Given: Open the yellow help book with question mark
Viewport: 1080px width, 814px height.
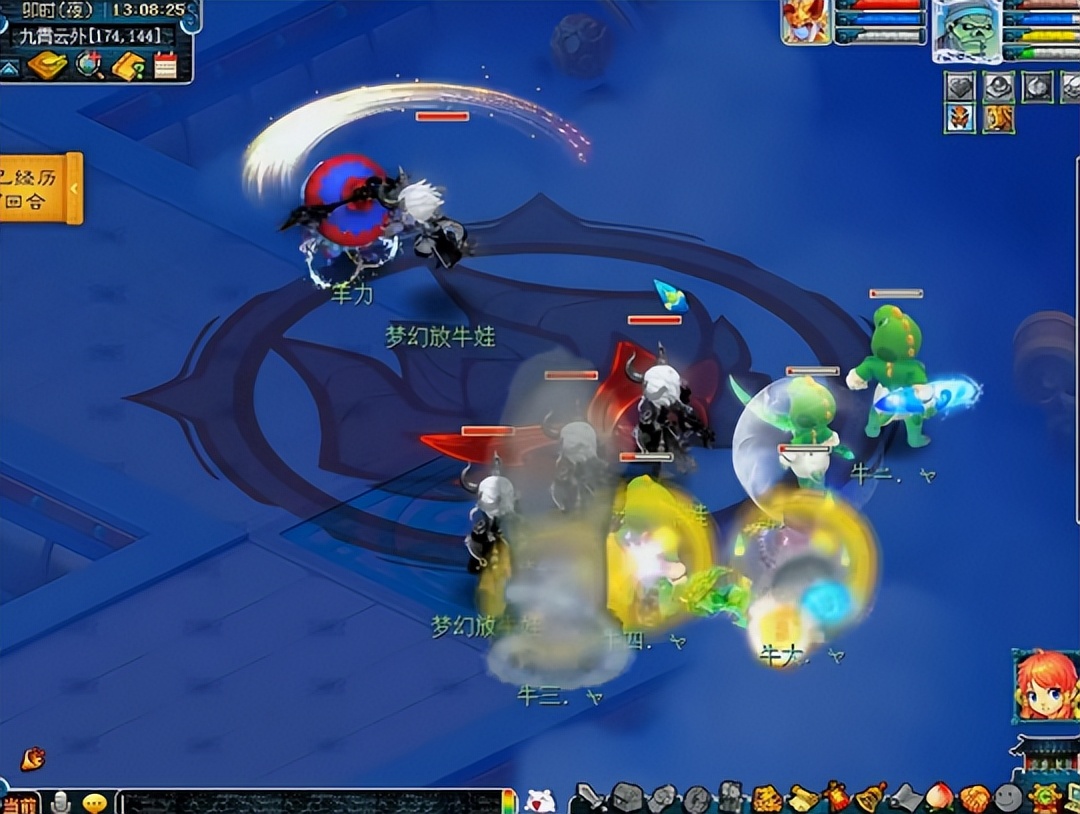Looking at the screenshot, I should coord(128,66).
